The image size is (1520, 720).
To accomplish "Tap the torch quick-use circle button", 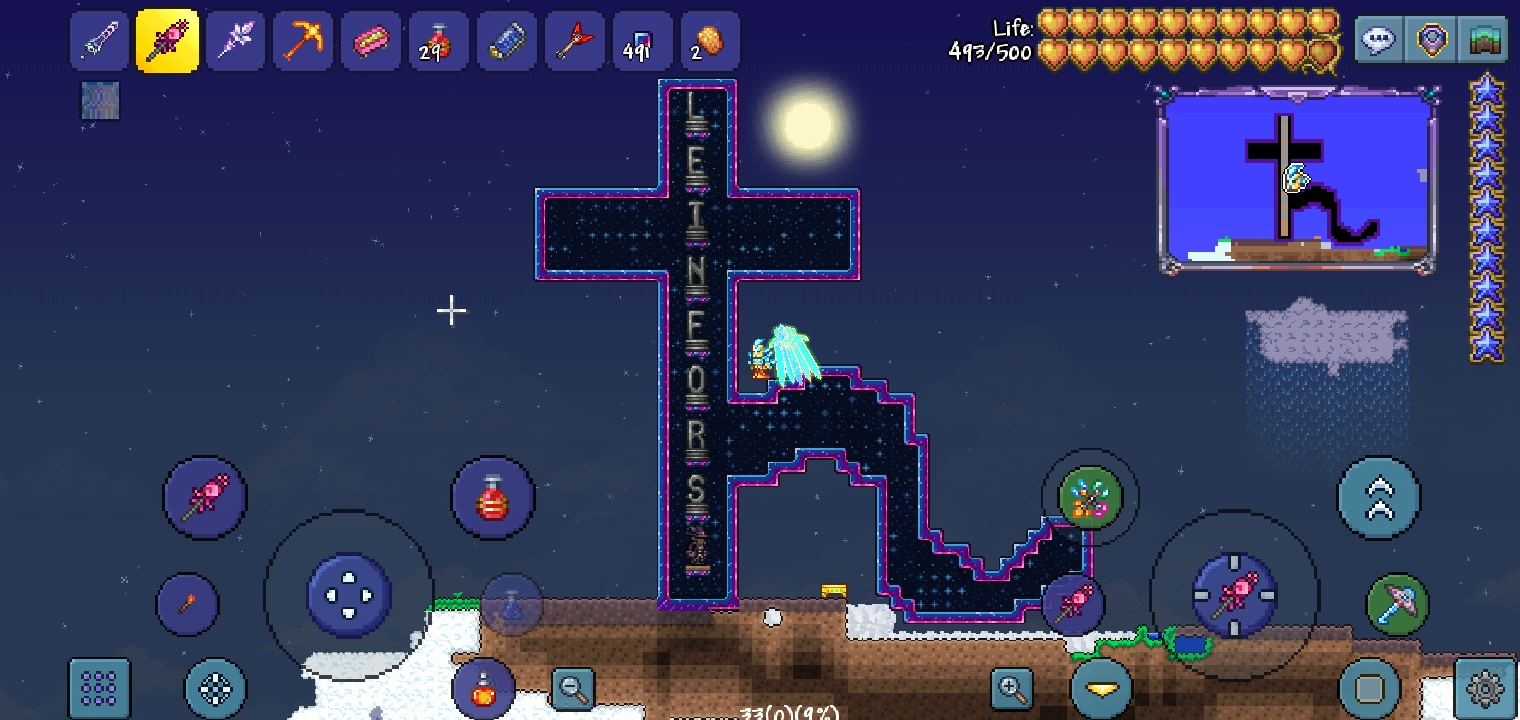I will [x=188, y=604].
